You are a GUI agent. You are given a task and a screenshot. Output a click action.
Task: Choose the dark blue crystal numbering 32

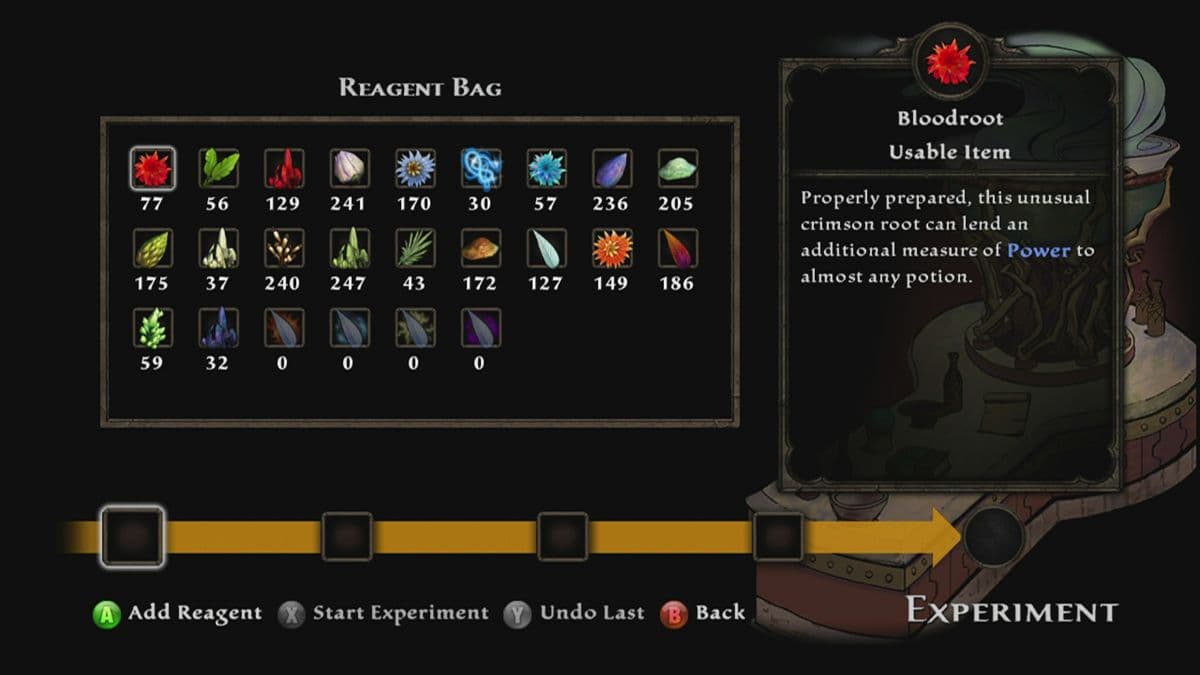pyautogui.click(x=218, y=327)
